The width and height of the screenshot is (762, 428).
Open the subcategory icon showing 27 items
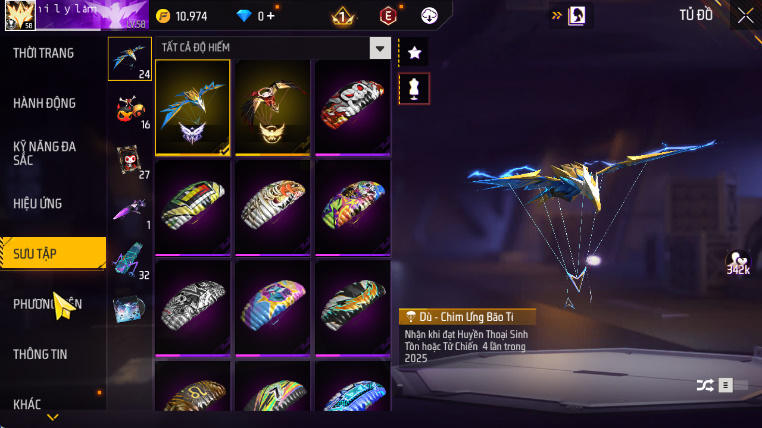pos(129,160)
